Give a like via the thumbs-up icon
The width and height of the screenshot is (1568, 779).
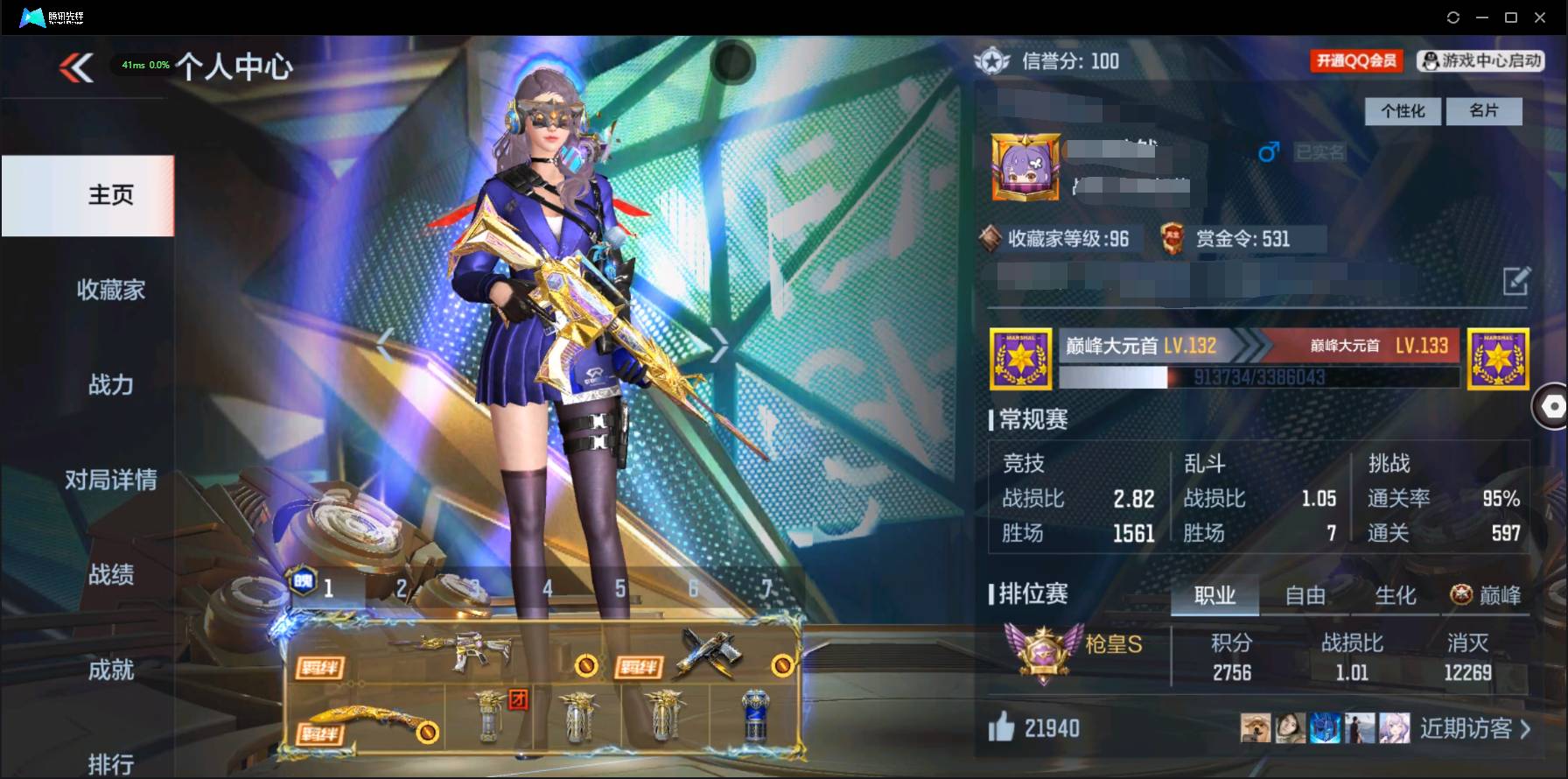(x=1004, y=727)
